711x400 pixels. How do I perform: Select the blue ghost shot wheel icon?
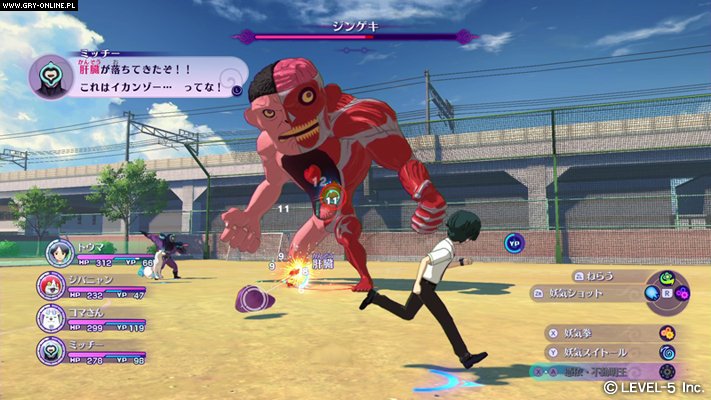[651, 293]
